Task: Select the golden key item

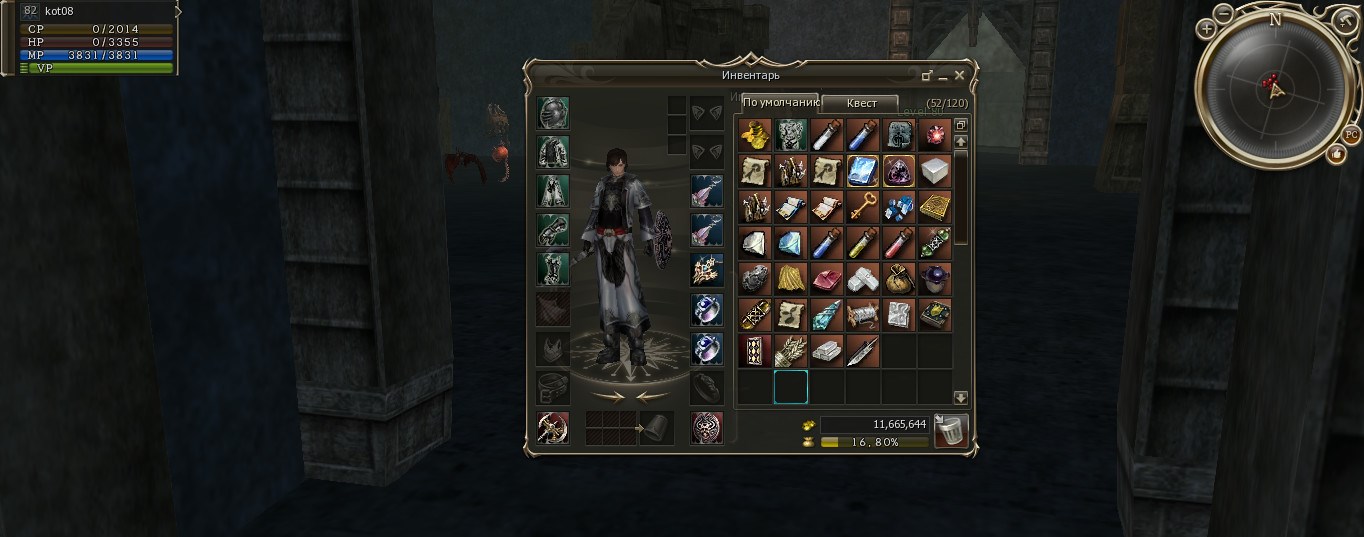Action: (862, 208)
